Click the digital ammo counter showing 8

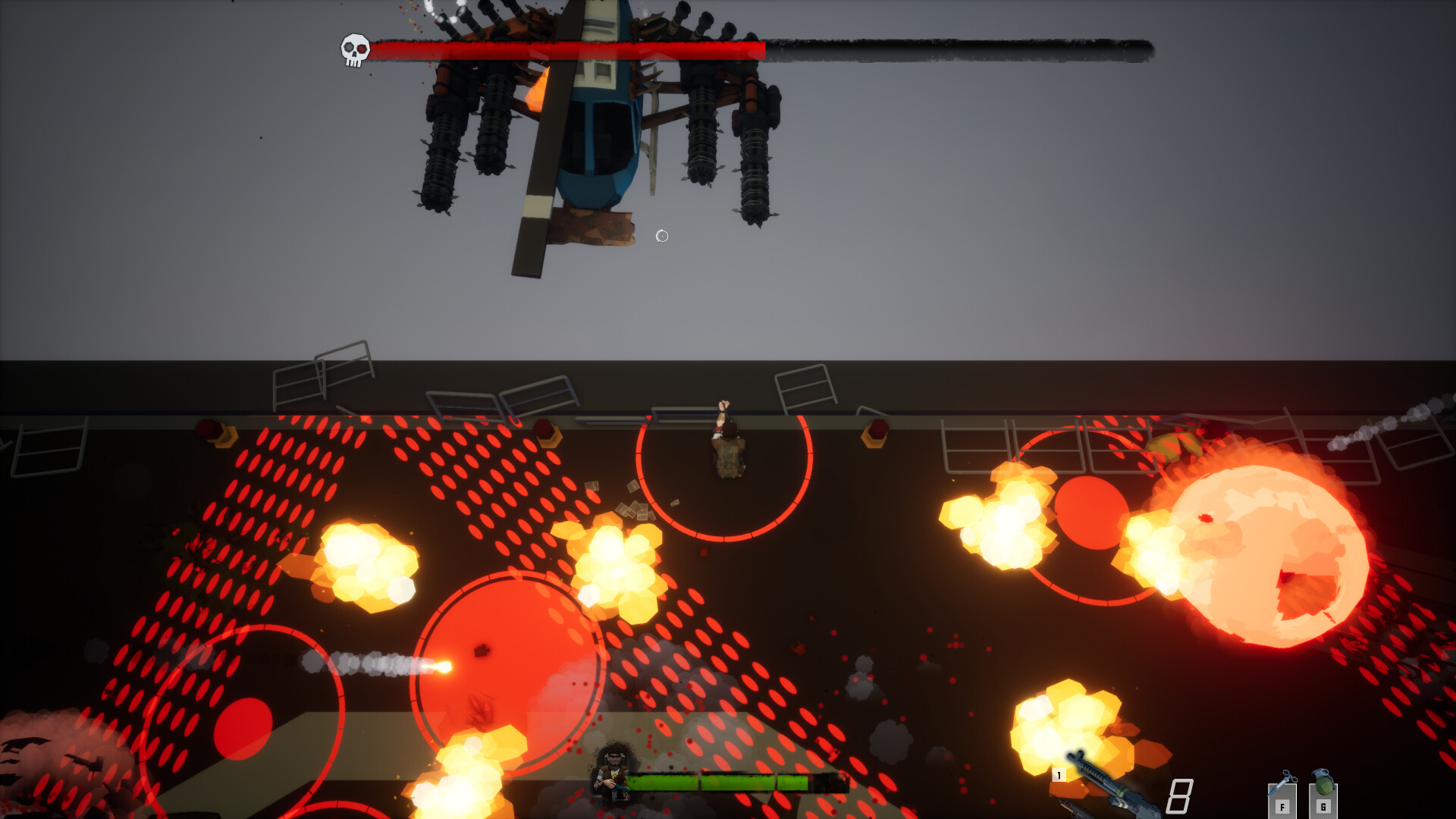(1181, 796)
